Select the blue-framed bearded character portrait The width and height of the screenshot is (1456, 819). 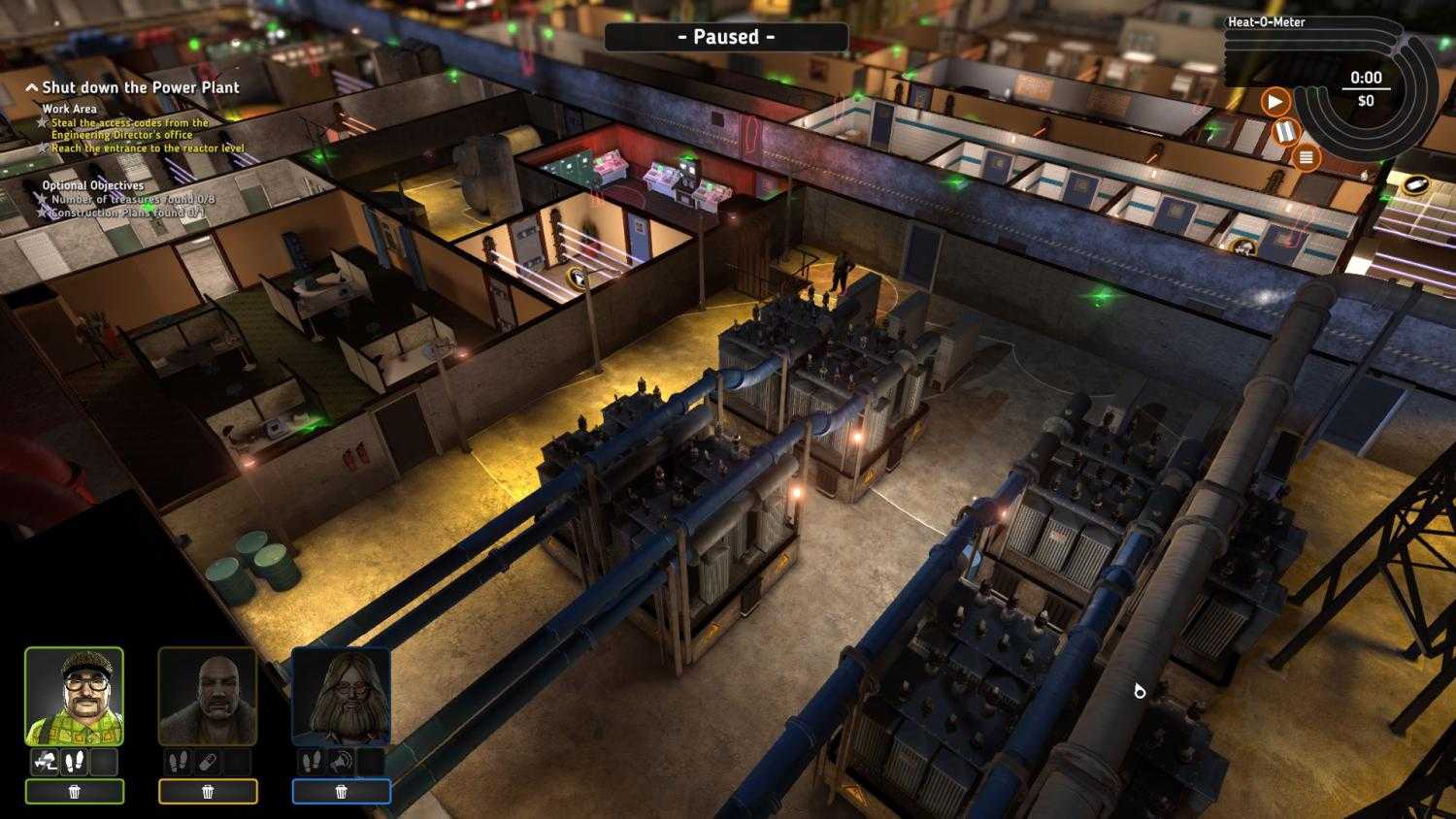click(x=341, y=695)
